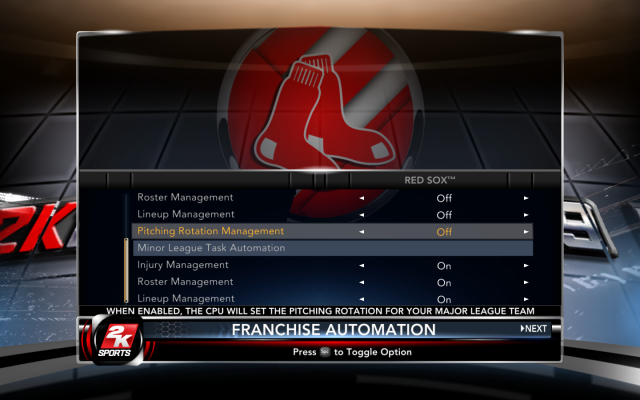Go to the NEXT screen
This screenshot has width=640, height=400.
pyautogui.click(x=534, y=329)
